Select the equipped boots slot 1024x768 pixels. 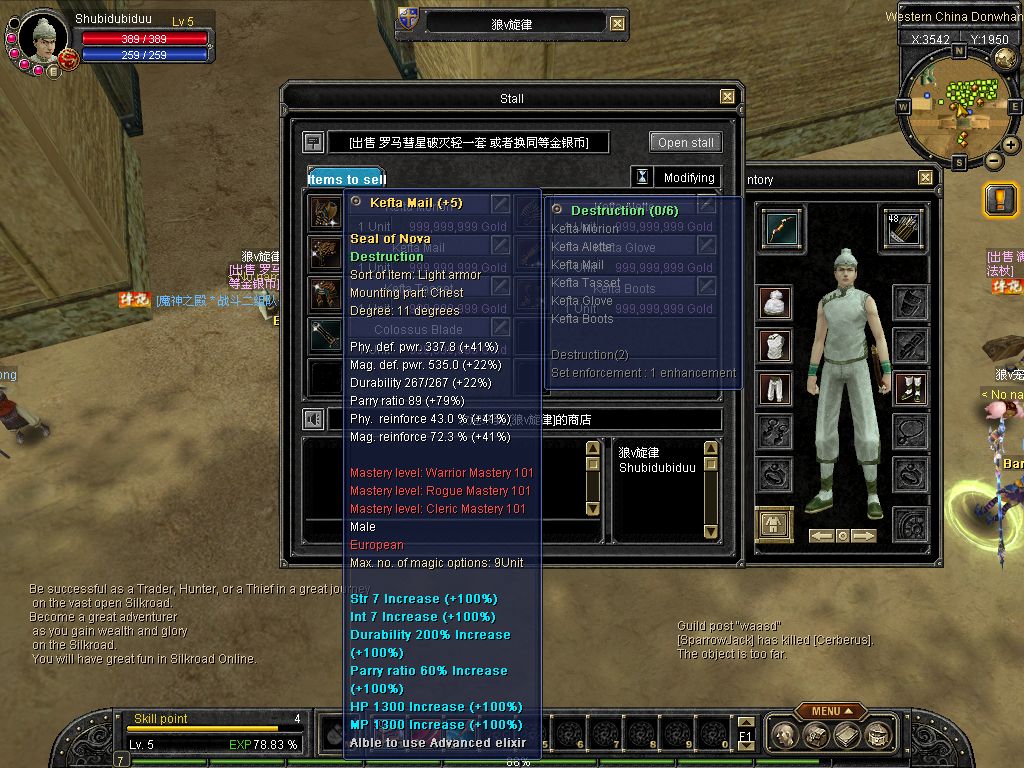(x=910, y=388)
